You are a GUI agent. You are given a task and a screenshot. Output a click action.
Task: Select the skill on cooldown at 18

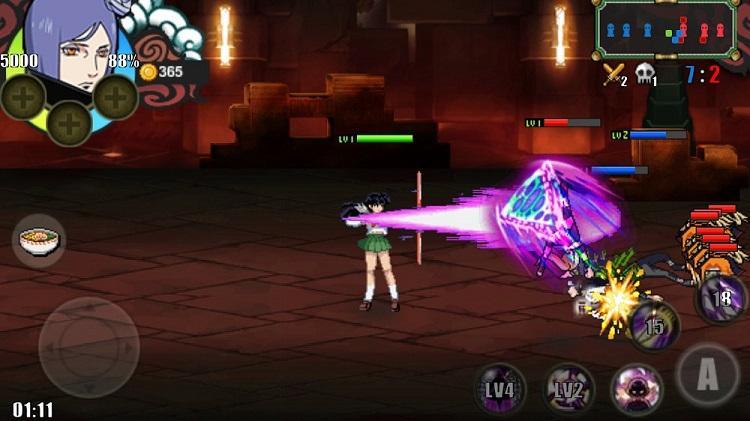(722, 298)
